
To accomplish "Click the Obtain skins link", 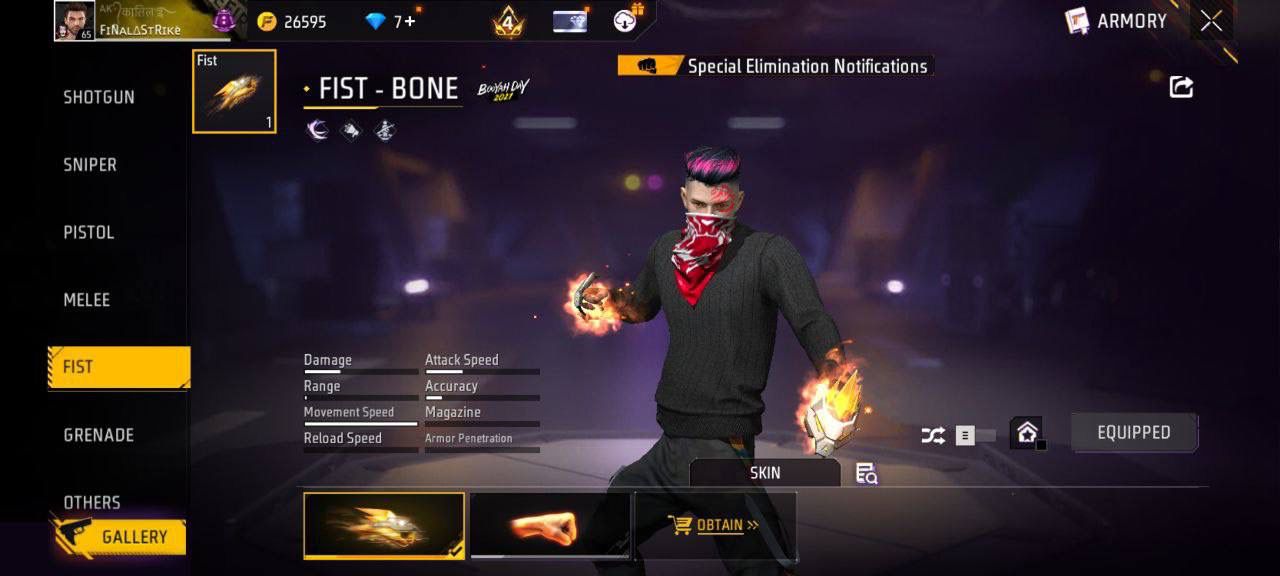I will 714,525.
